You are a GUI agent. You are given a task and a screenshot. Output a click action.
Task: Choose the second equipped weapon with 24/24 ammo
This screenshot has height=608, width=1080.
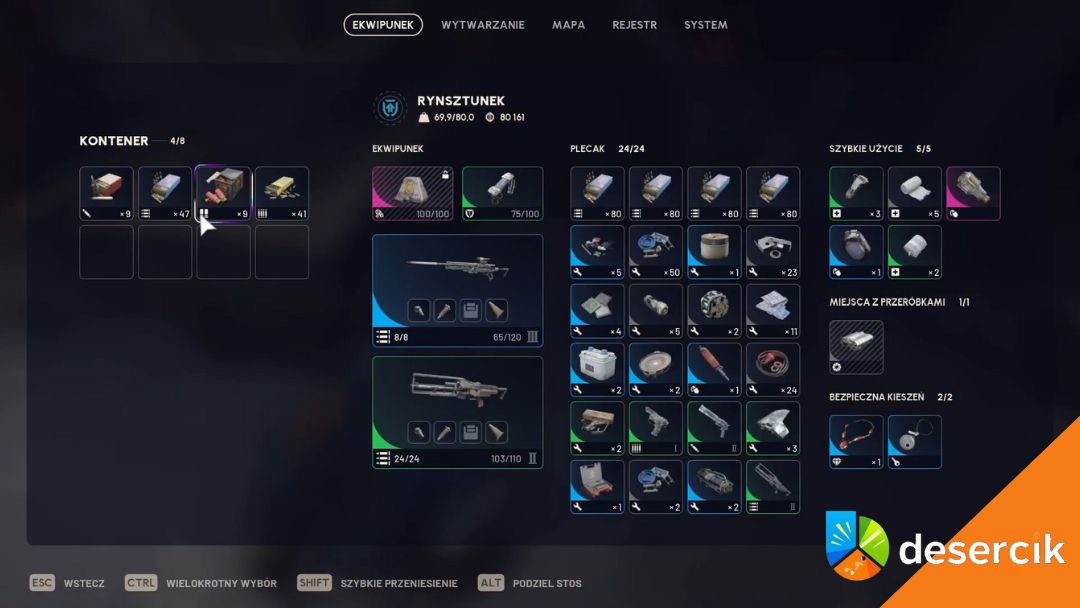click(x=457, y=412)
